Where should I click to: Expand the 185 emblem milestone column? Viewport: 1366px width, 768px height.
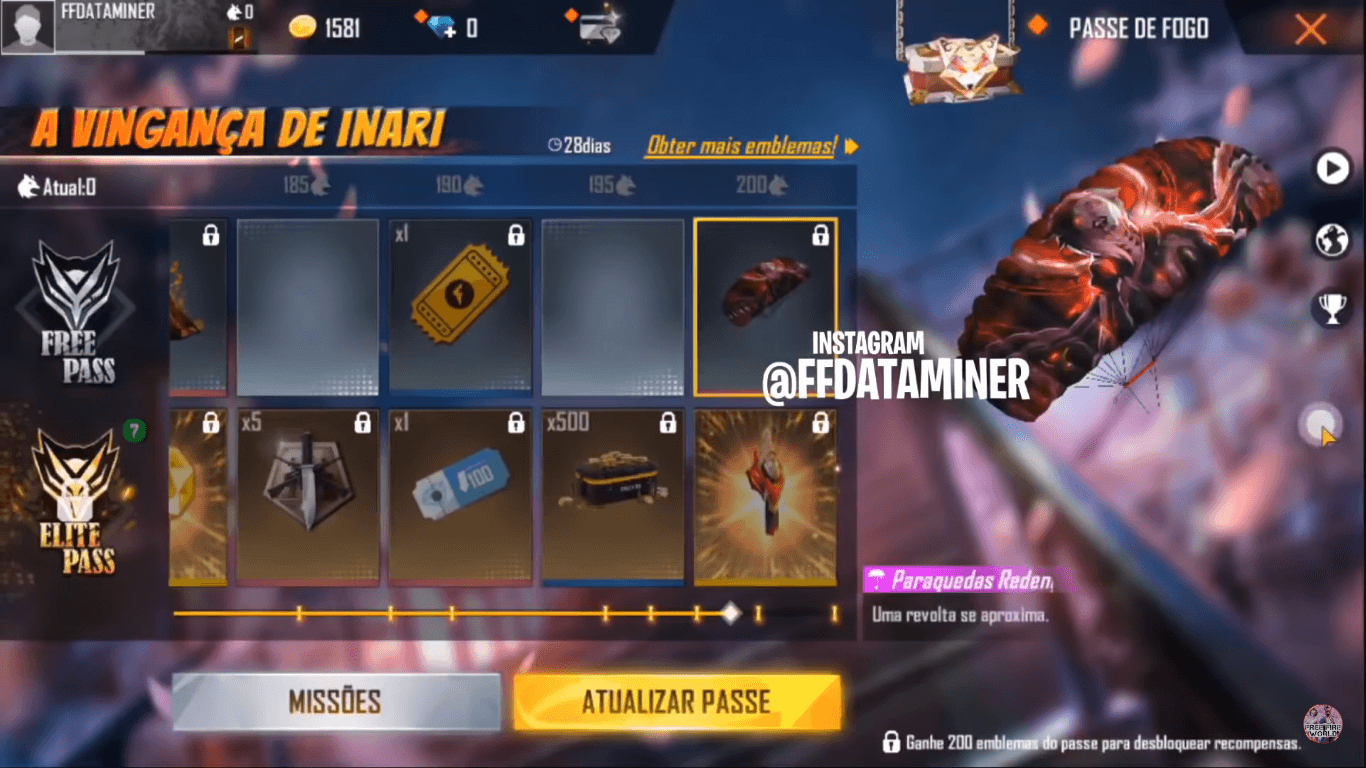coord(308,185)
